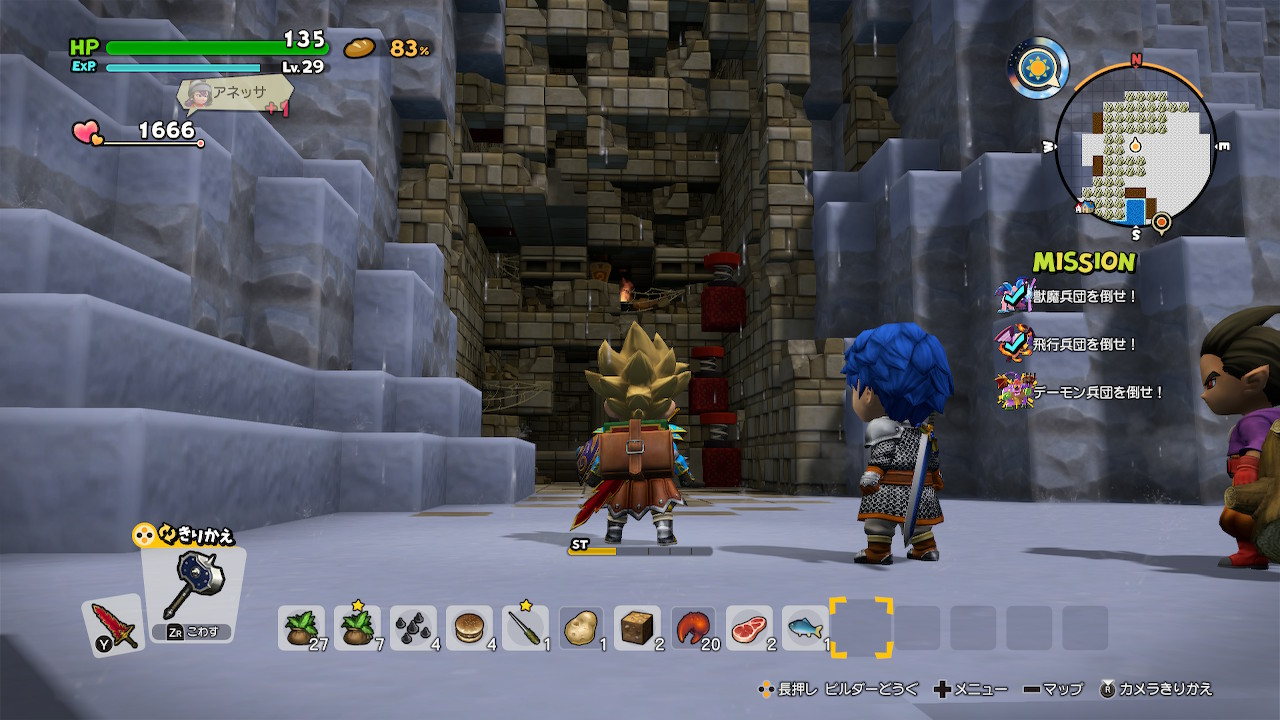Select the 獣魔兵団を倒せ！ mission entry
The height and width of the screenshot is (720, 1280).
pyautogui.click(x=1085, y=296)
